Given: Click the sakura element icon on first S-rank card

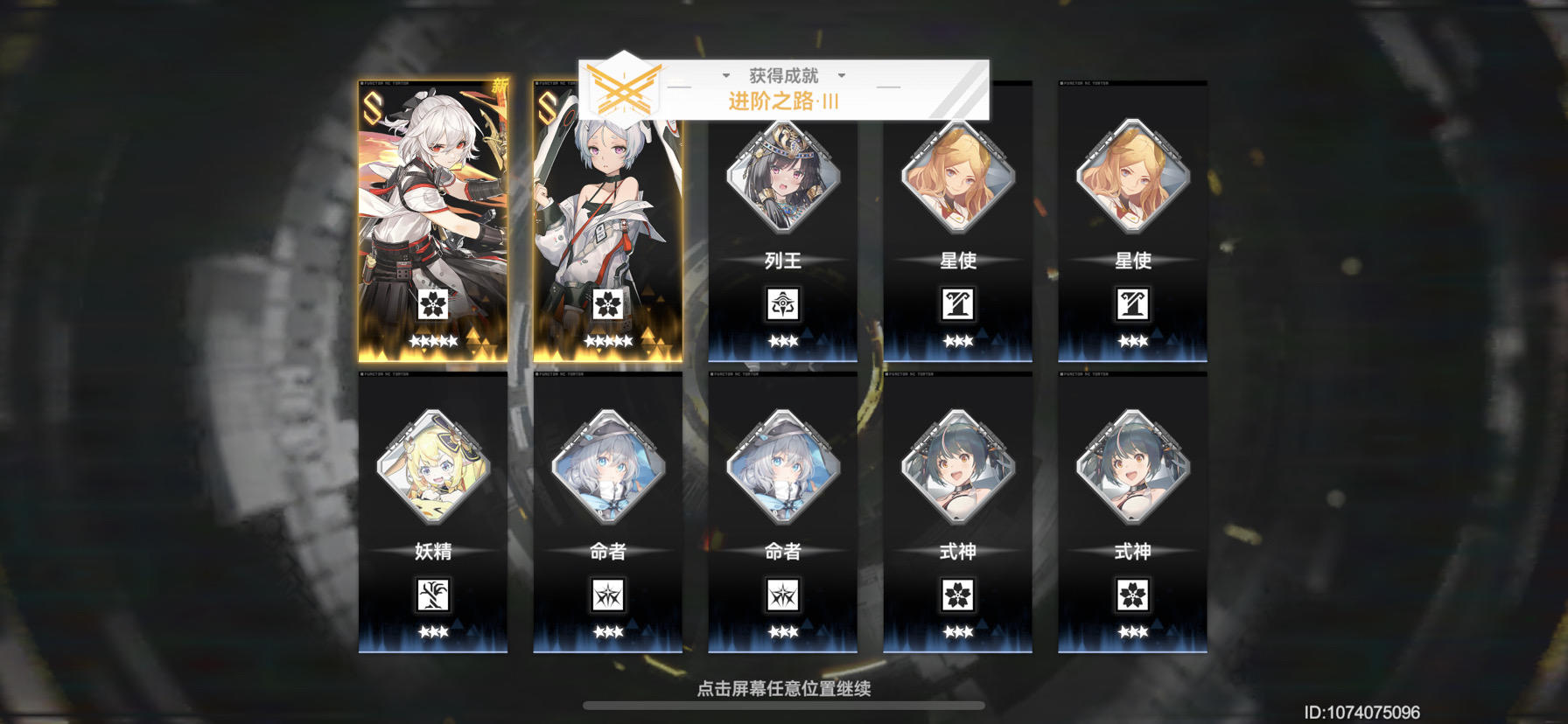Looking at the screenshot, I should tap(436, 307).
